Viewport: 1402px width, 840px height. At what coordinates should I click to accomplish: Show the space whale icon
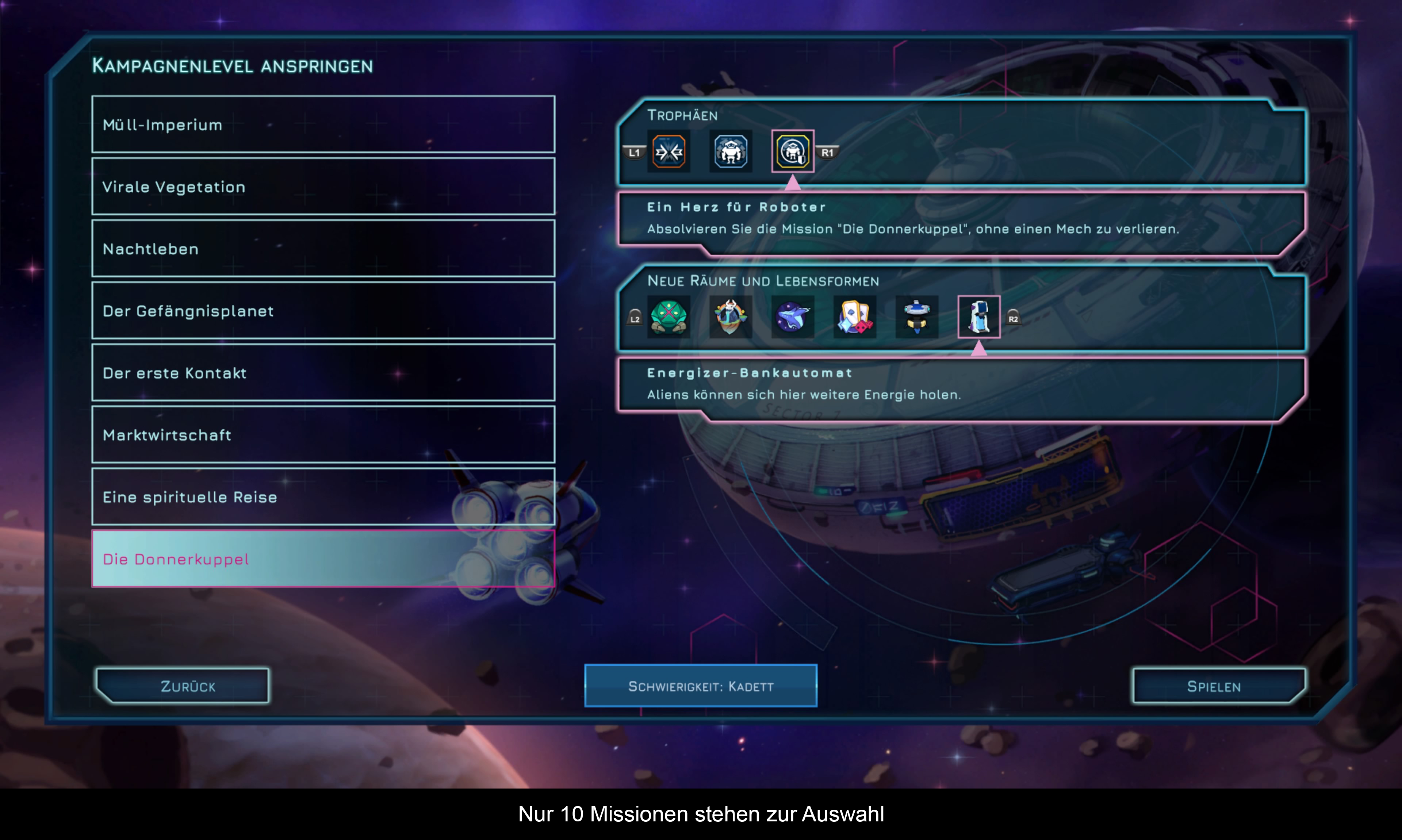click(x=792, y=317)
